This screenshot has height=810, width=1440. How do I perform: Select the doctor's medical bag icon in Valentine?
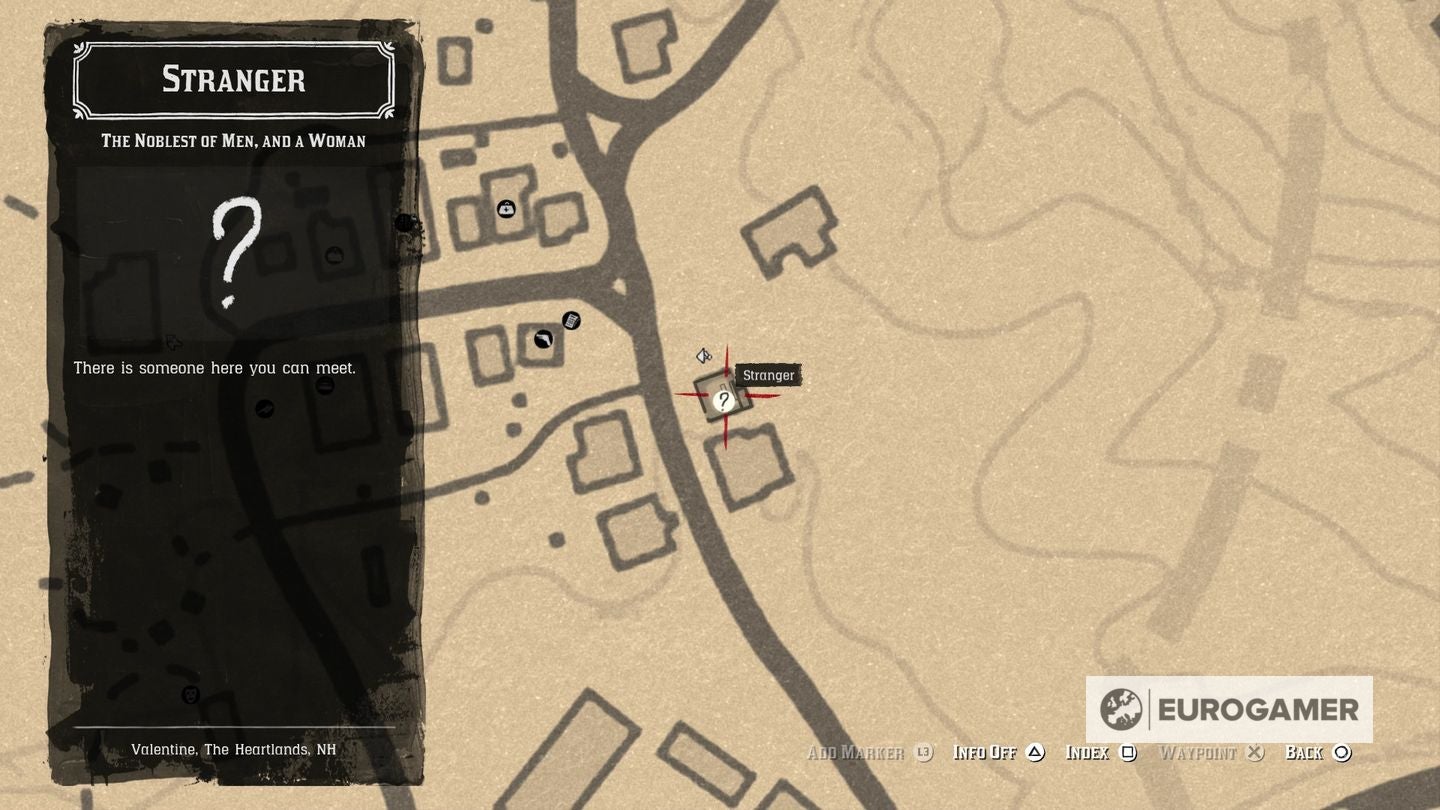point(506,209)
